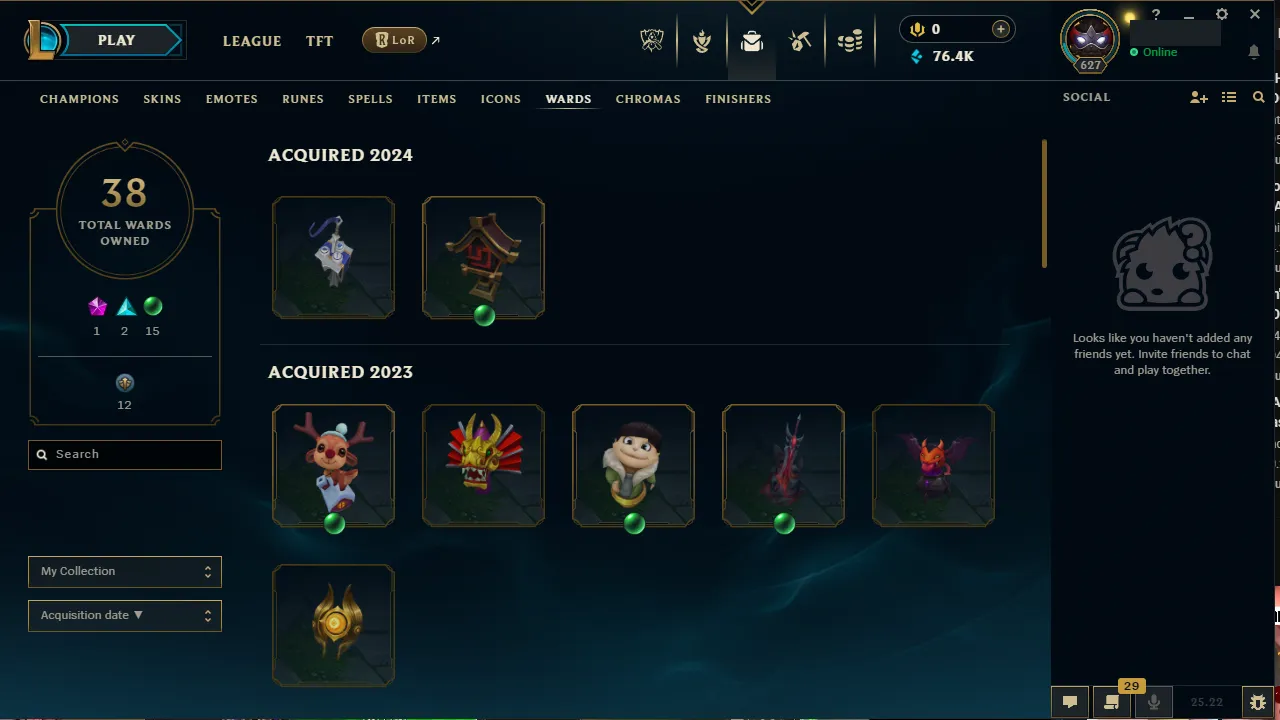This screenshot has height=720, width=1280.
Task: Click the wards collection Search field
Action: click(x=124, y=454)
